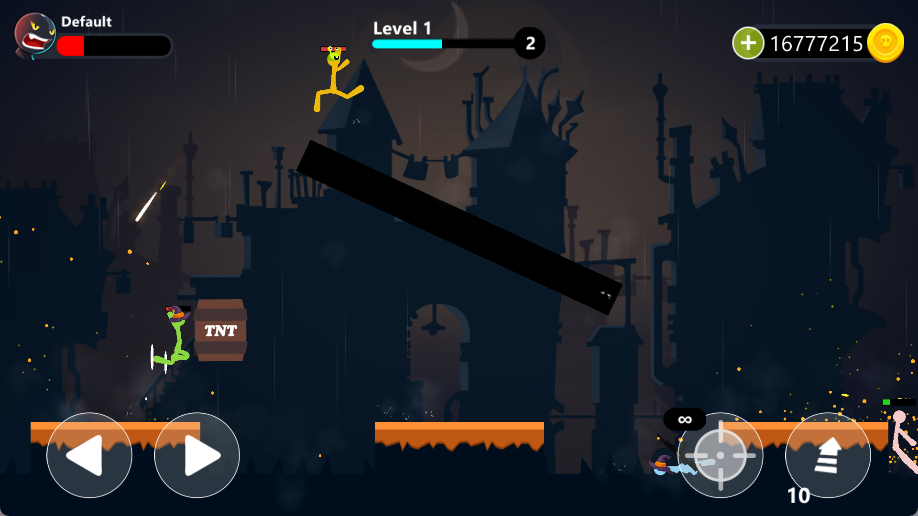918x516 pixels.
Task: Tap the move left arrow button
Action: 89,455
